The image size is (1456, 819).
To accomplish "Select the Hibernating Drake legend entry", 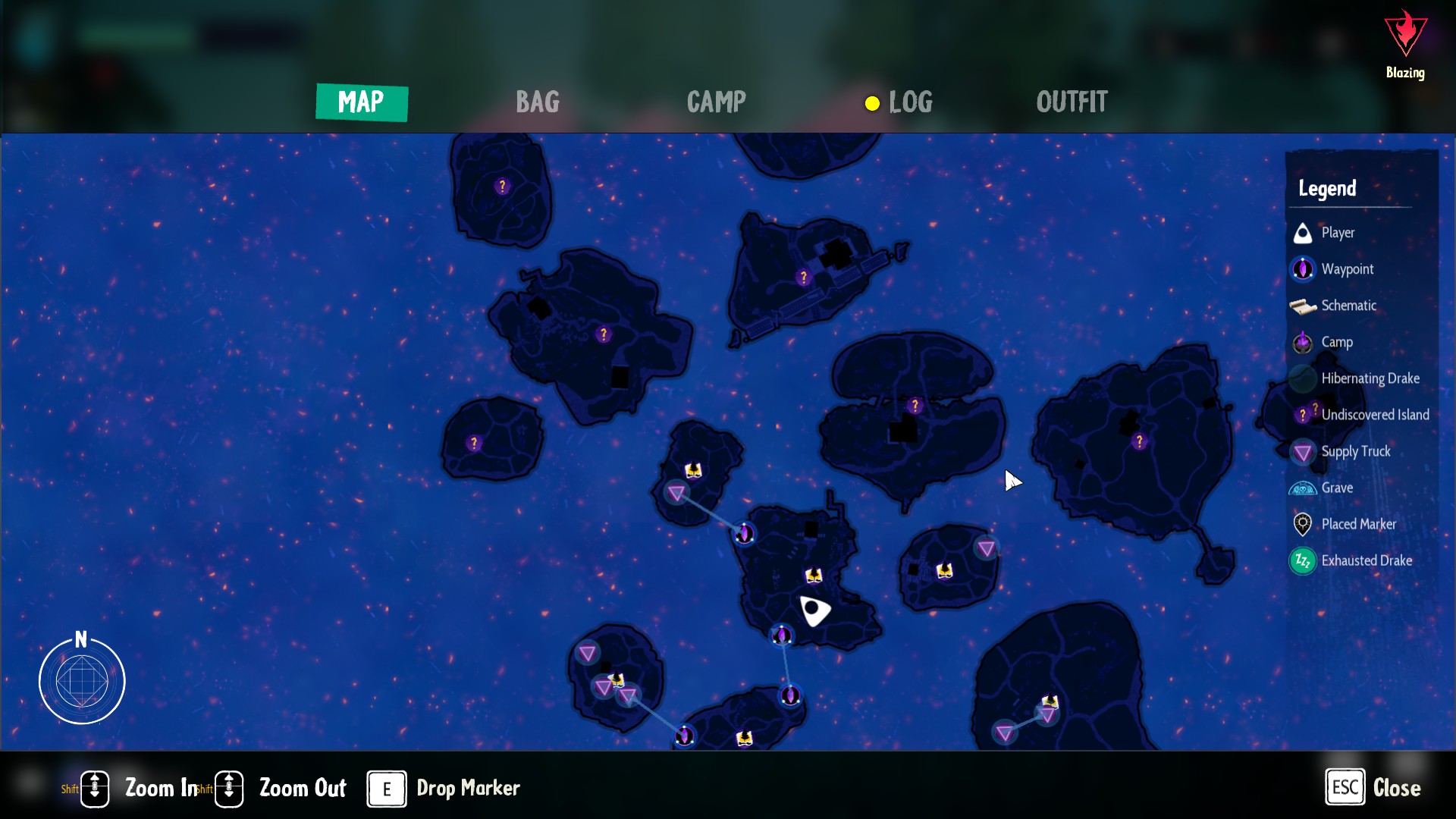I will (1370, 378).
